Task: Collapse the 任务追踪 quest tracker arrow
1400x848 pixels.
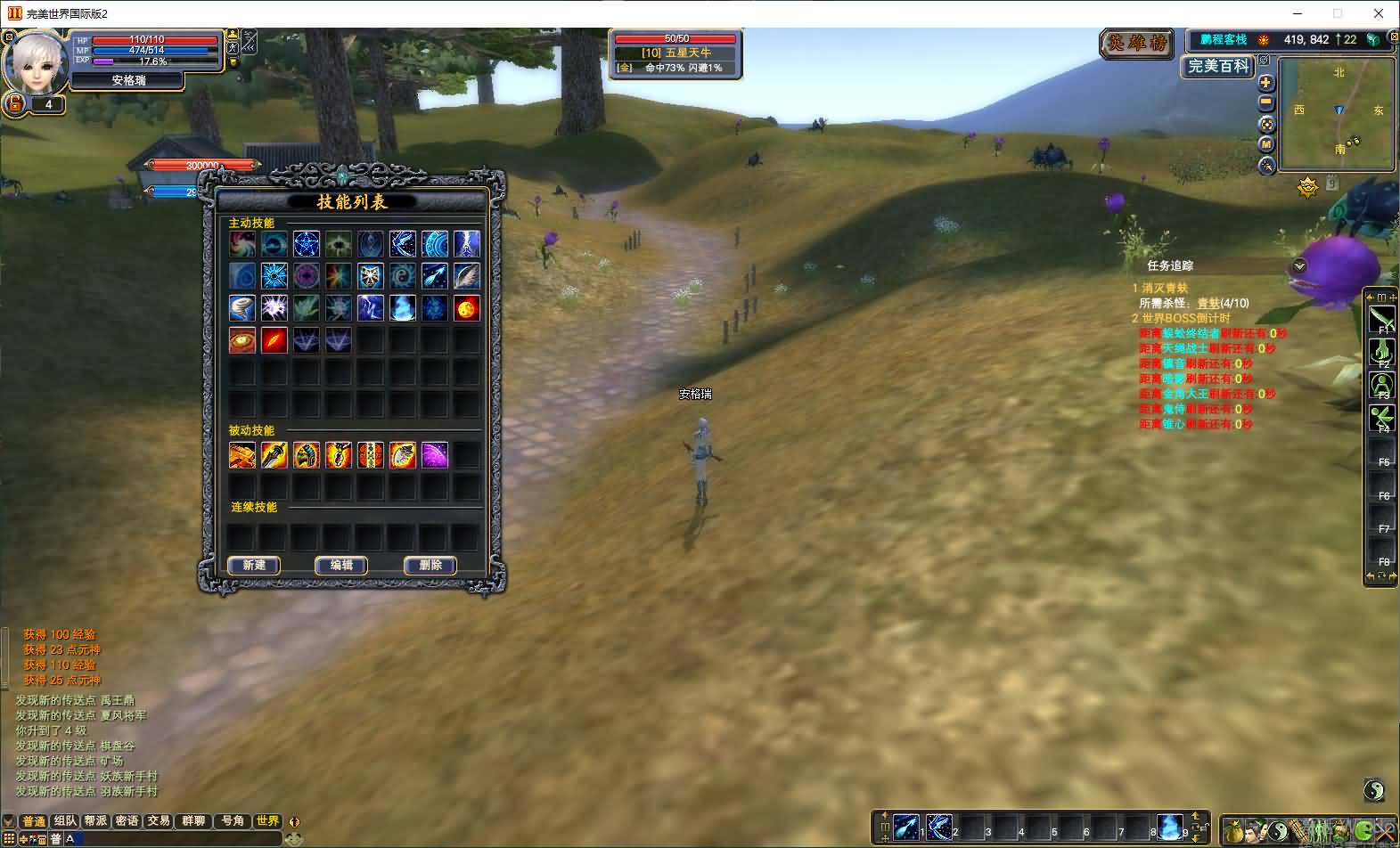Action: click(1299, 266)
